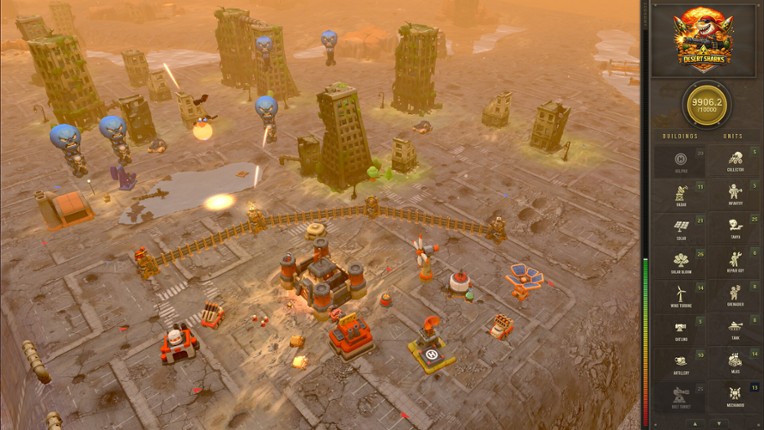Screen dimensions: 764x430
Task: Train the Repair Guy unit
Action: point(735,261)
